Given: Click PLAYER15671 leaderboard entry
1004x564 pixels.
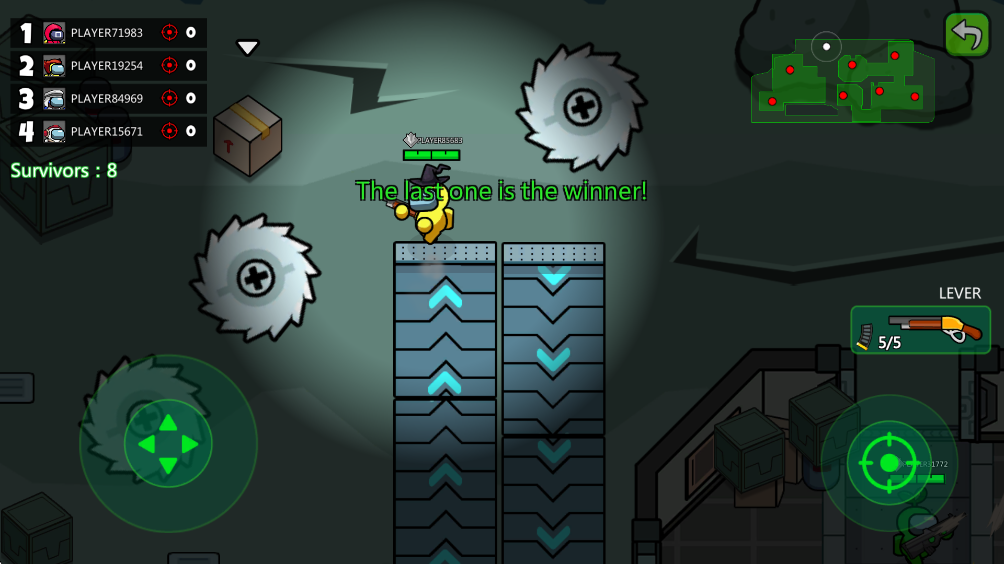Looking at the screenshot, I should pos(108,131).
